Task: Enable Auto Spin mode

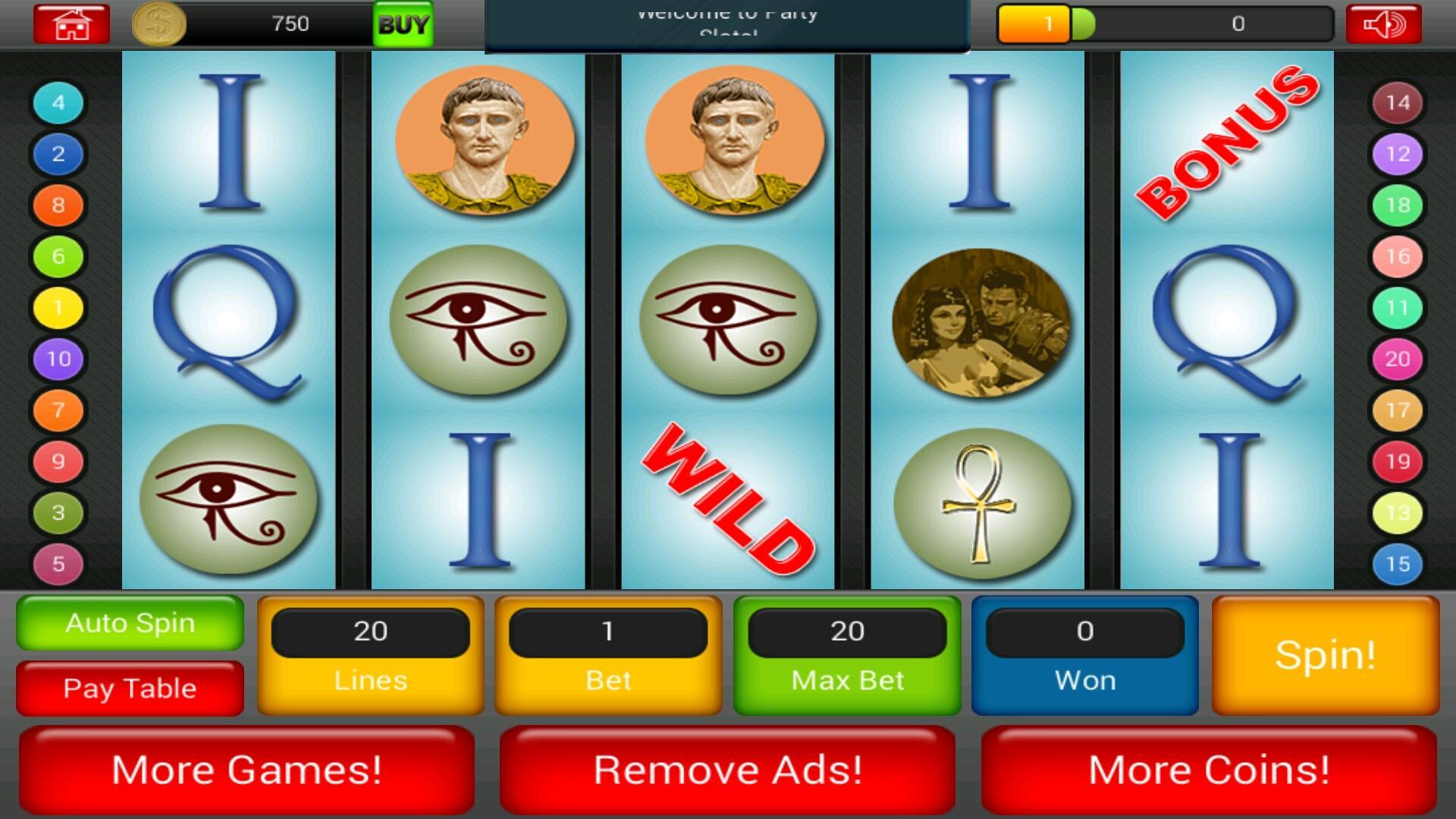Action: (x=129, y=623)
